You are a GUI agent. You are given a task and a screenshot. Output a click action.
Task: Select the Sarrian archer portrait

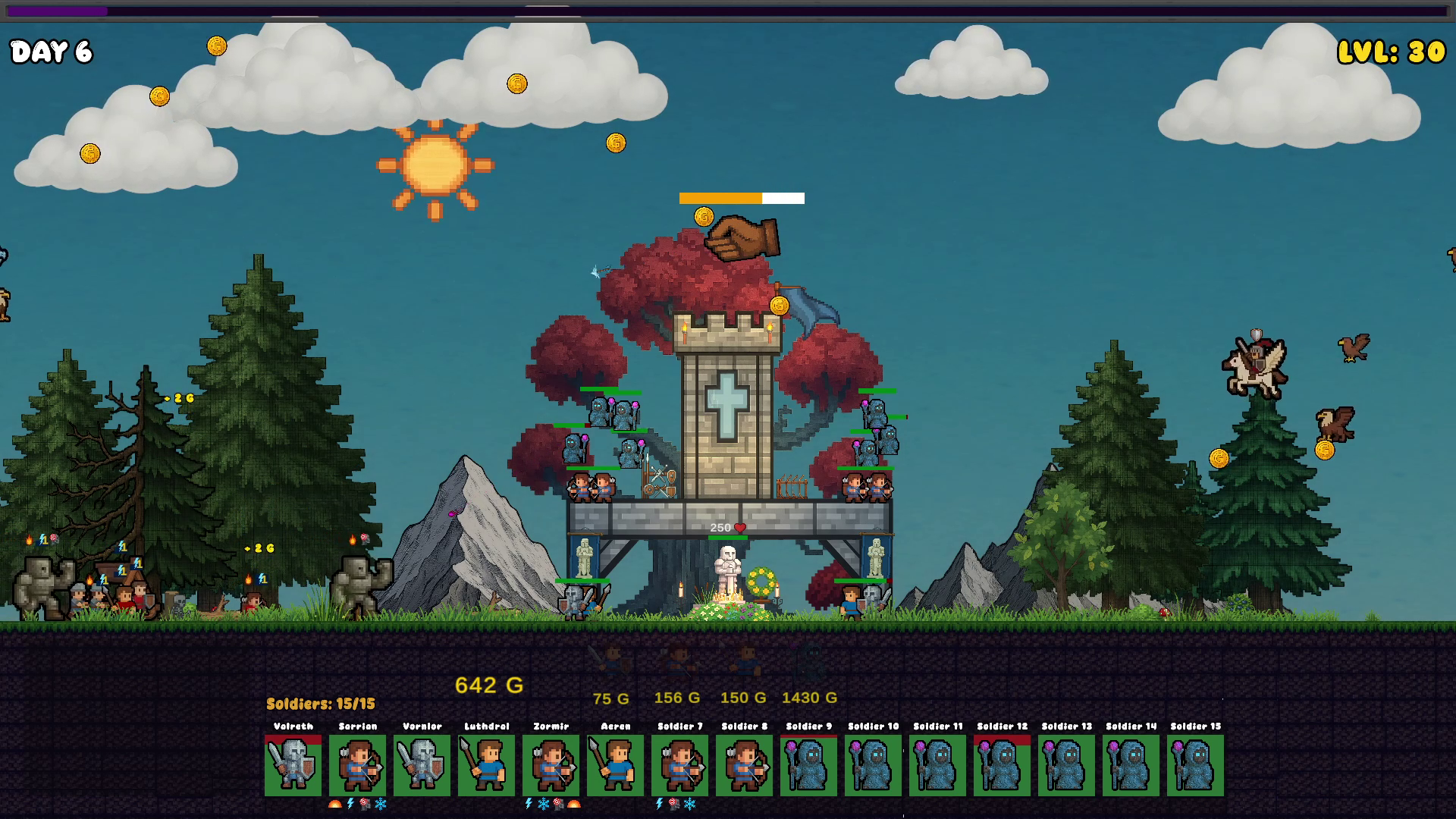click(x=358, y=764)
